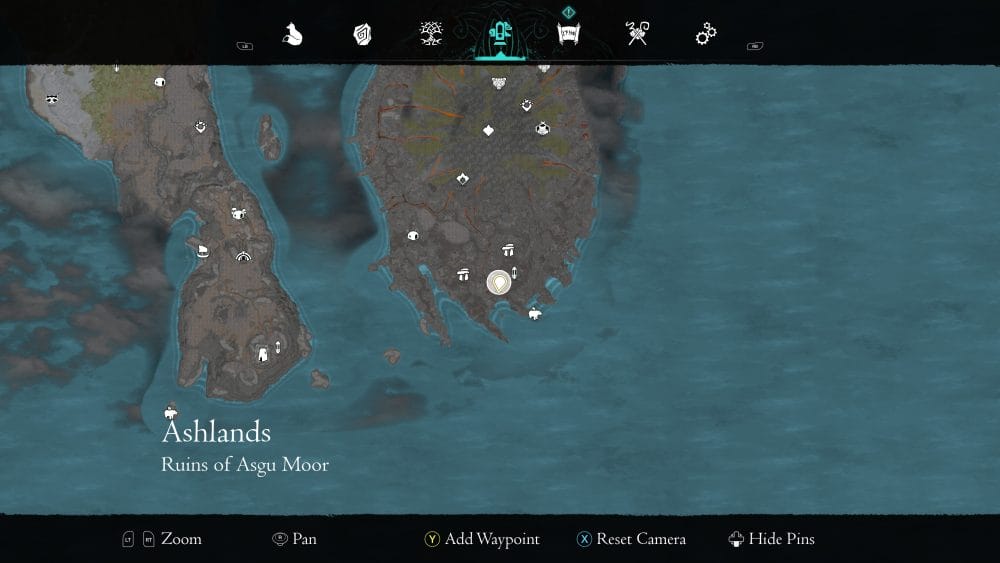Select the golden waypoint pin on the map

coord(498,282)
